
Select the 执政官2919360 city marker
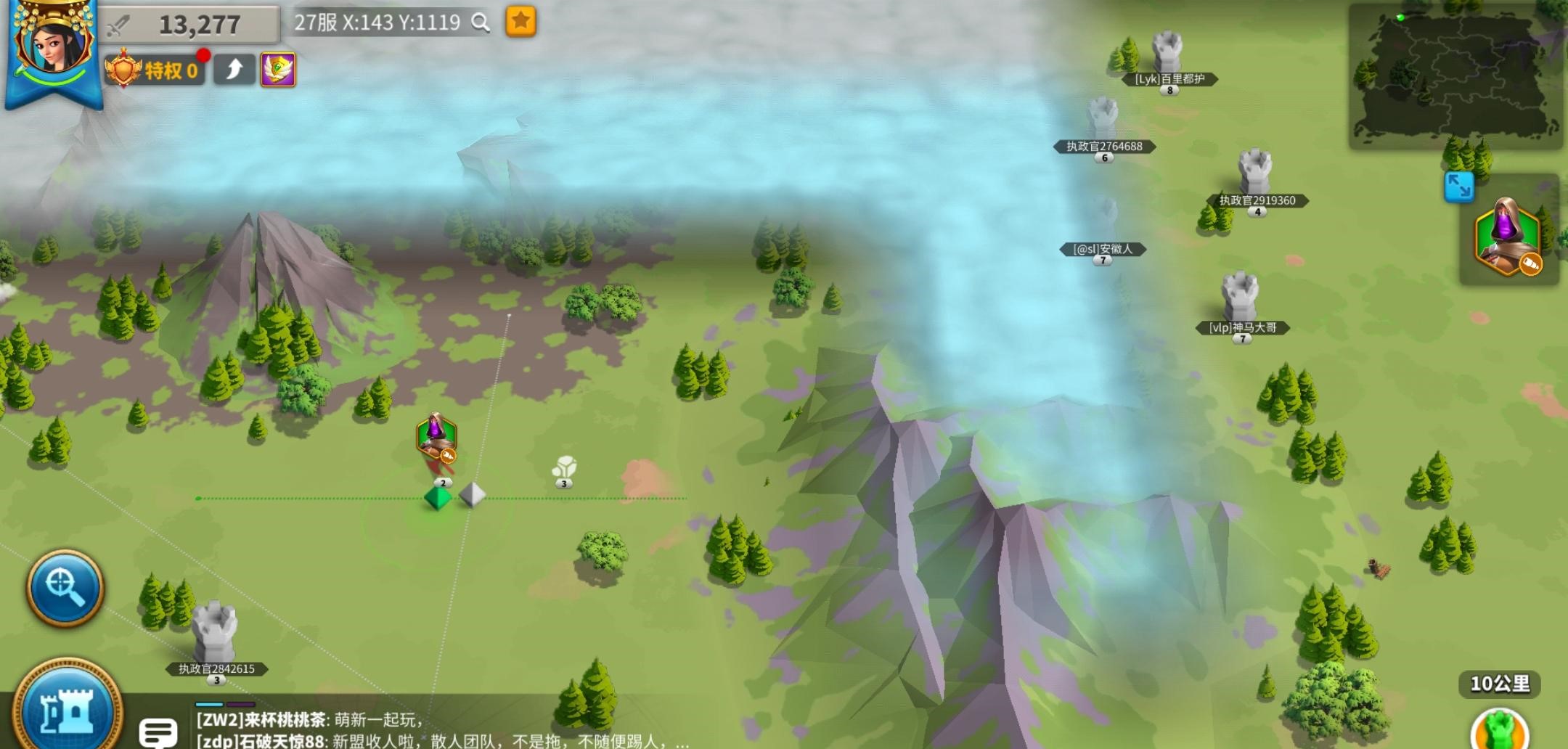(x=1255, y=173)
